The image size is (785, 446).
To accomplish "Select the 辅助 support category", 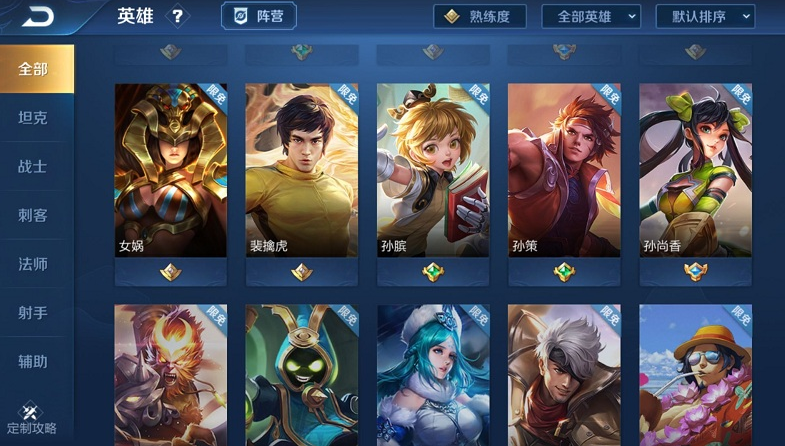I will 34,362.
